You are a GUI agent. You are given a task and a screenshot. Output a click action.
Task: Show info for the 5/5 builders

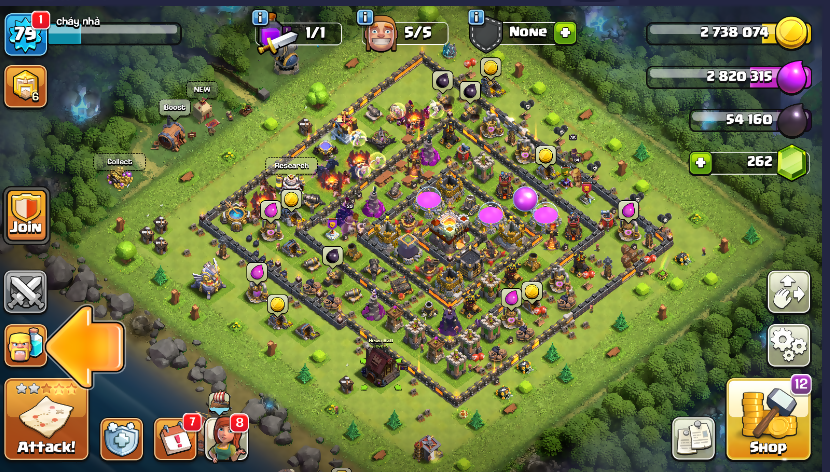point(365,18)
